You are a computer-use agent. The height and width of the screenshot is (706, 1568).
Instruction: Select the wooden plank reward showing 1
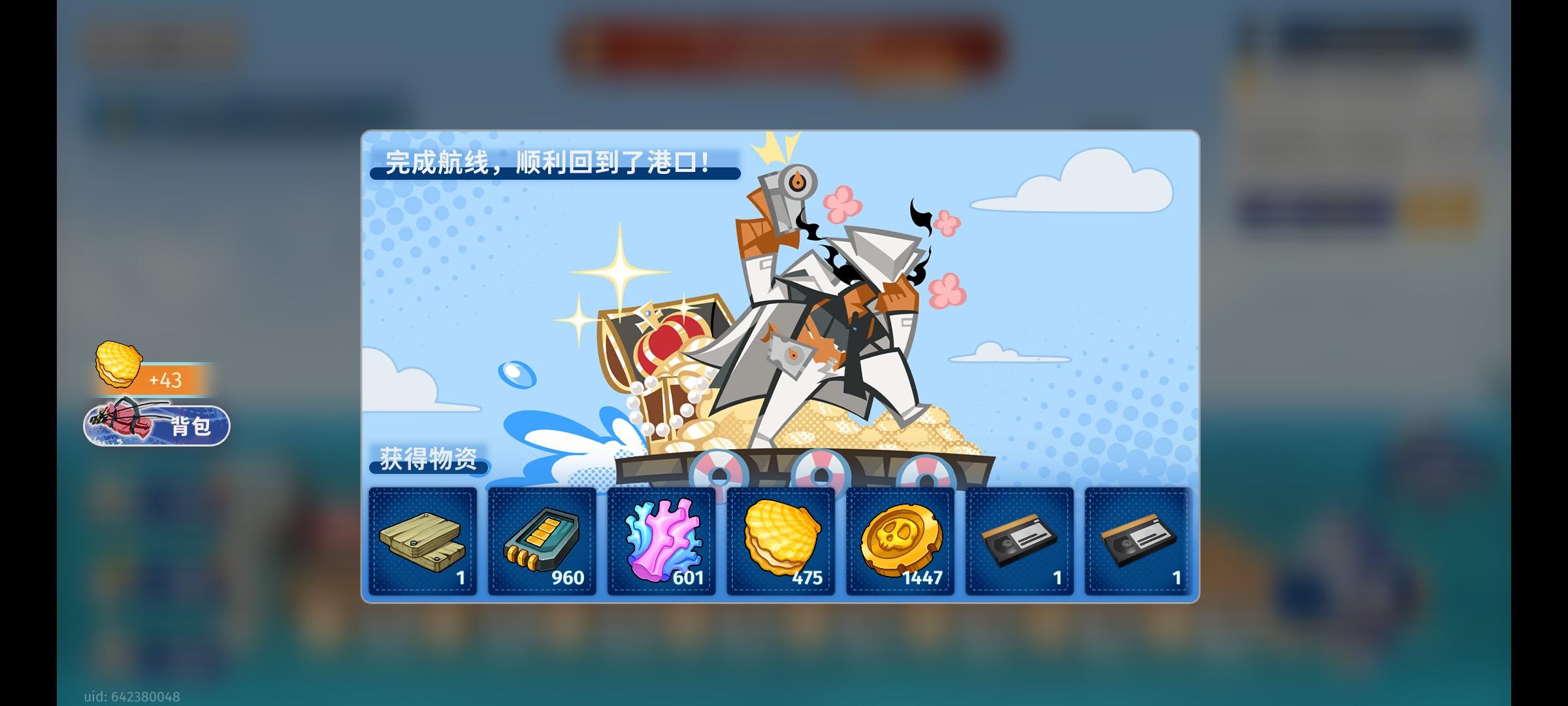423,543
